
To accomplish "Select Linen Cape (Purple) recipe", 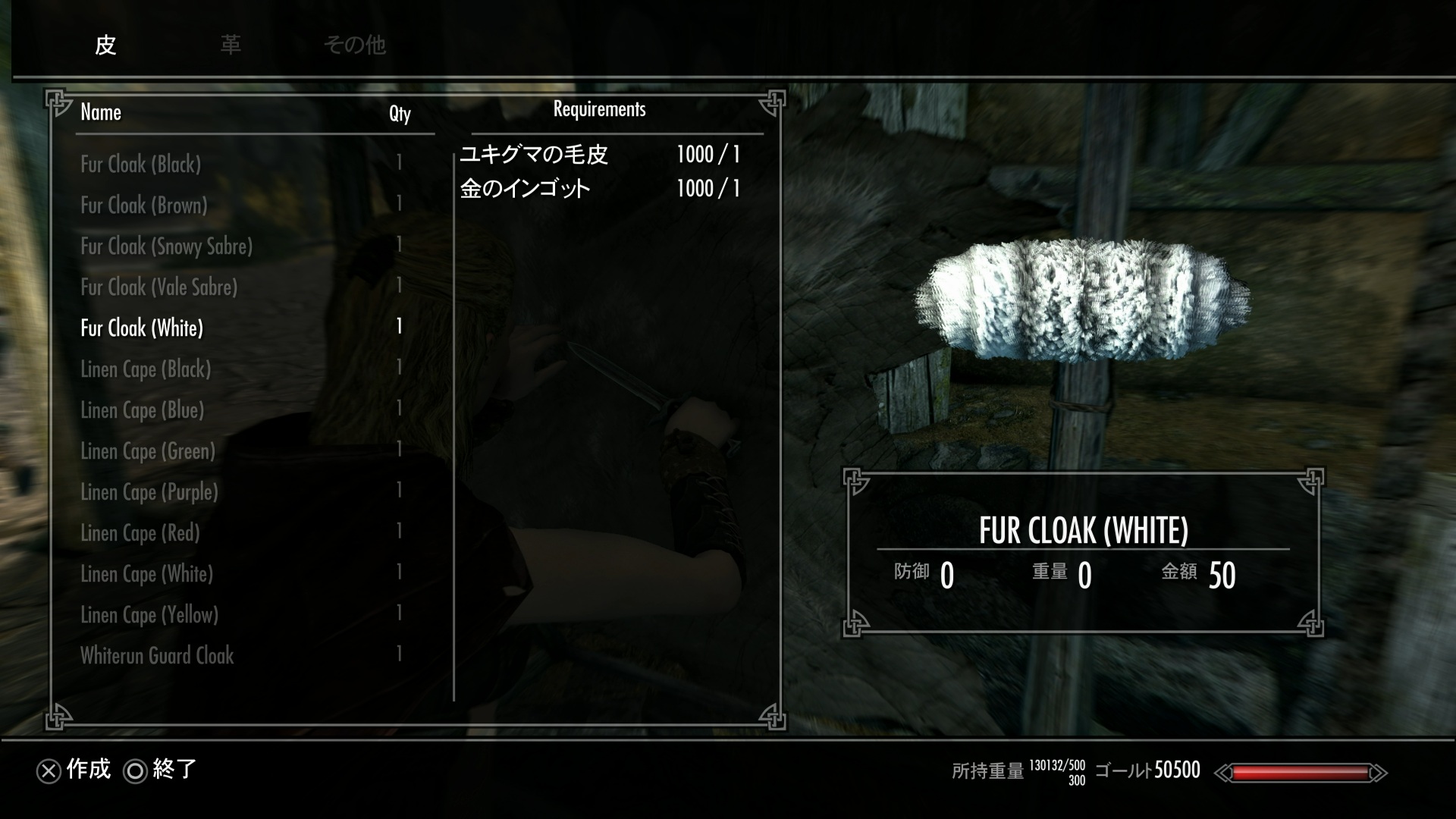I will point(149,492).
